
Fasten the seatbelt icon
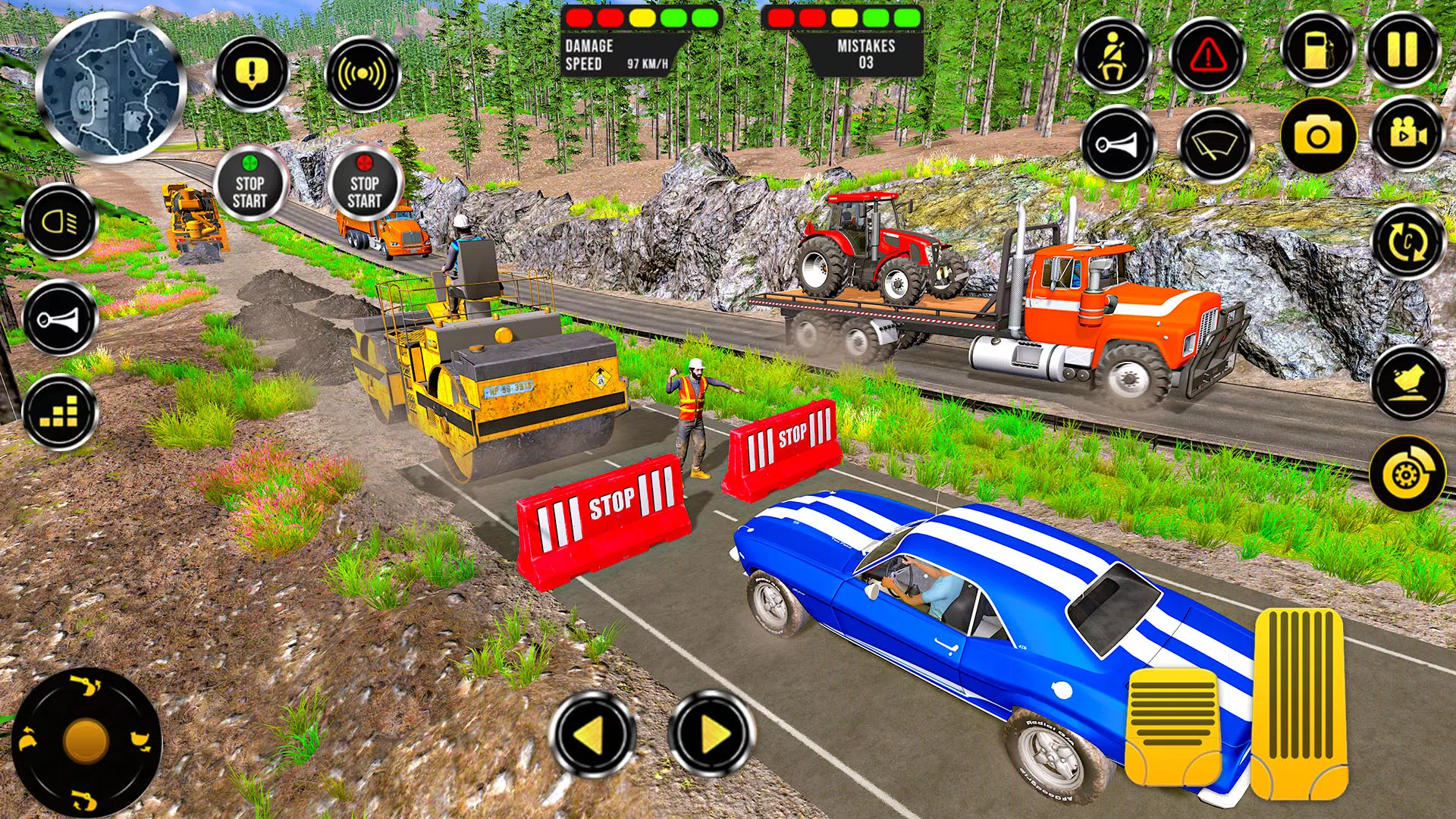tap(1112, 55)
